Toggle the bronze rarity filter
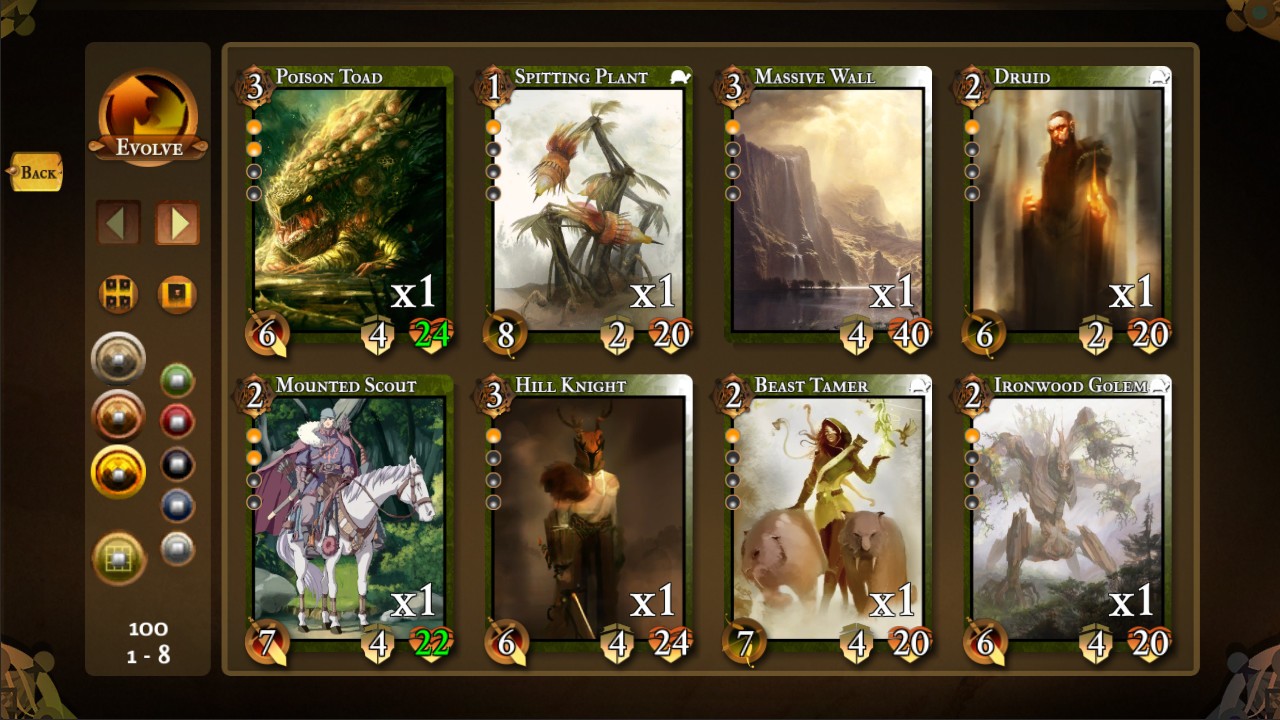Screen dimensions: 1280x720 click(x=119, y=415)
